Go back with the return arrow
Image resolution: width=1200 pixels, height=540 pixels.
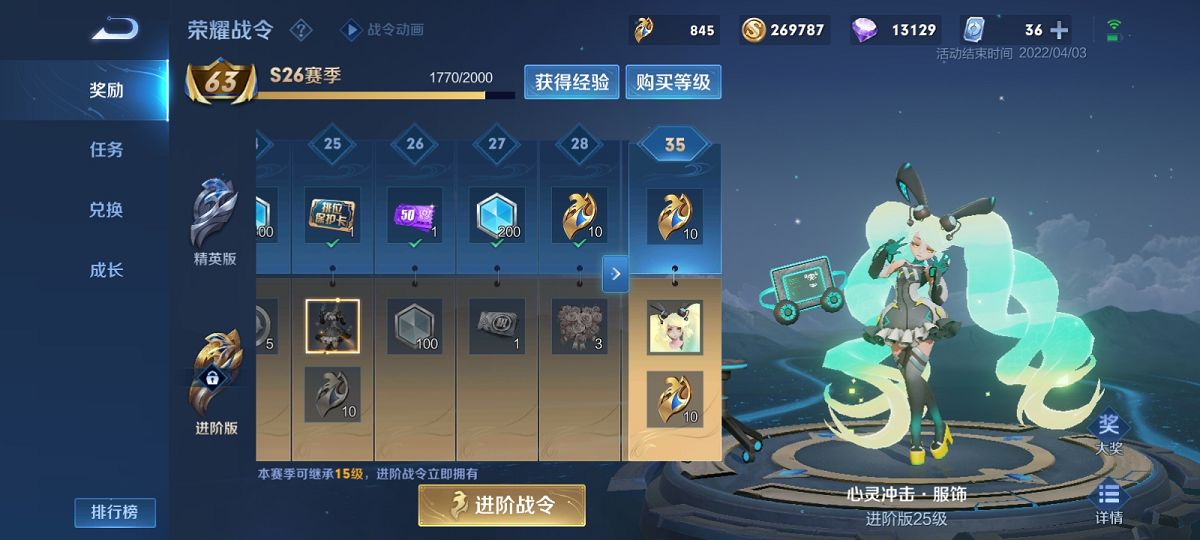115,28
